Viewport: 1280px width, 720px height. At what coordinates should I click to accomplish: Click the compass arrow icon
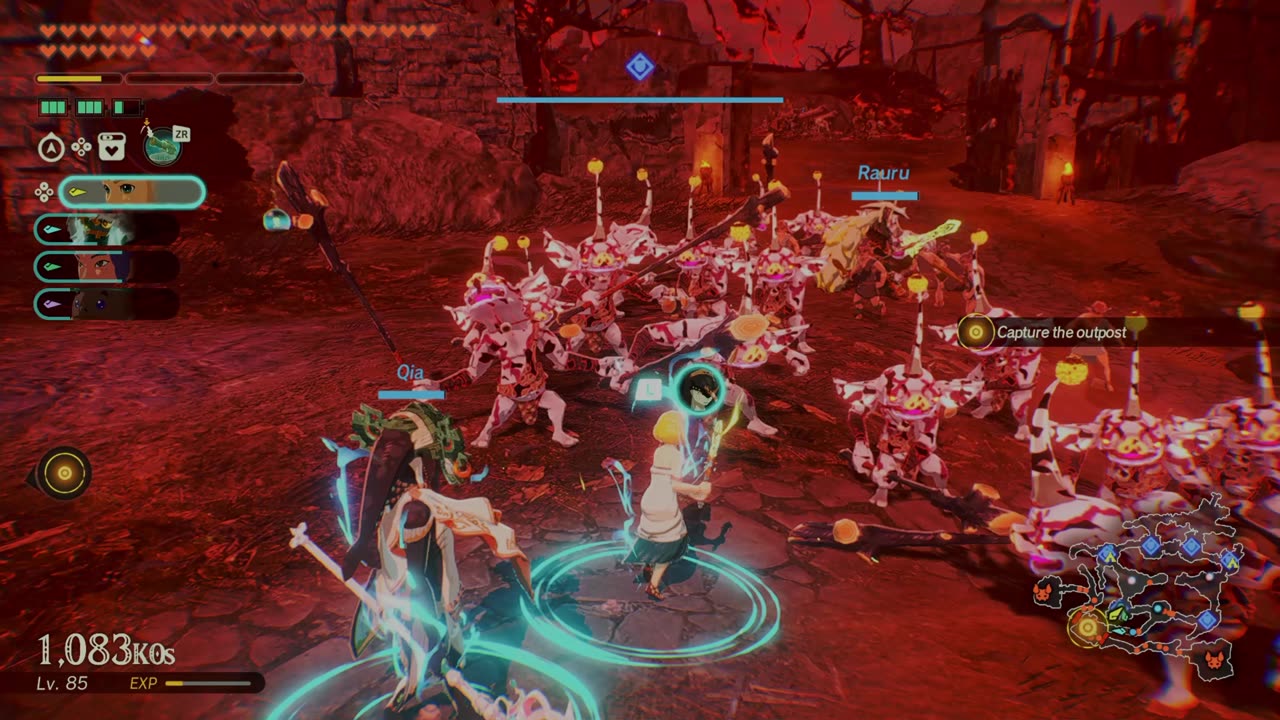(51, 148)
